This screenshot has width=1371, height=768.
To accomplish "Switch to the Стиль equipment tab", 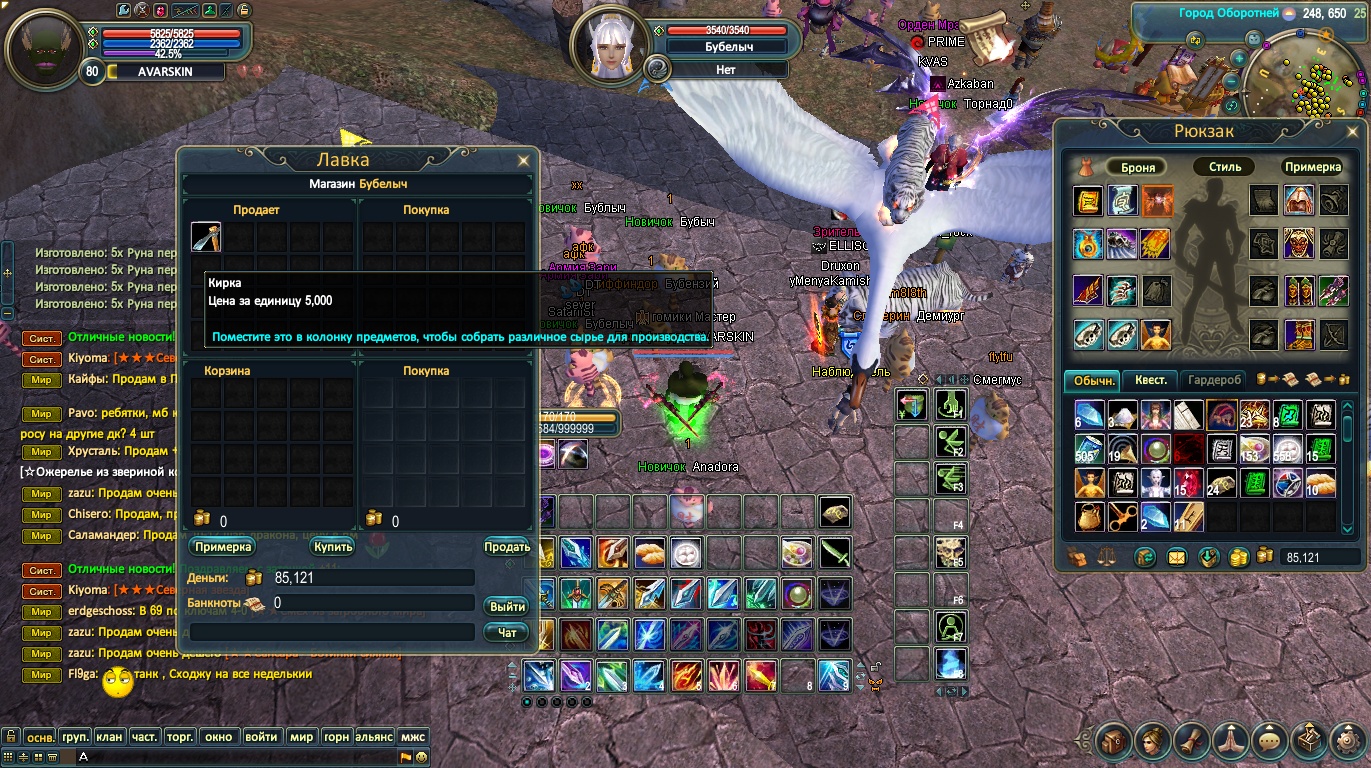I will click(x=1224, y=167).
